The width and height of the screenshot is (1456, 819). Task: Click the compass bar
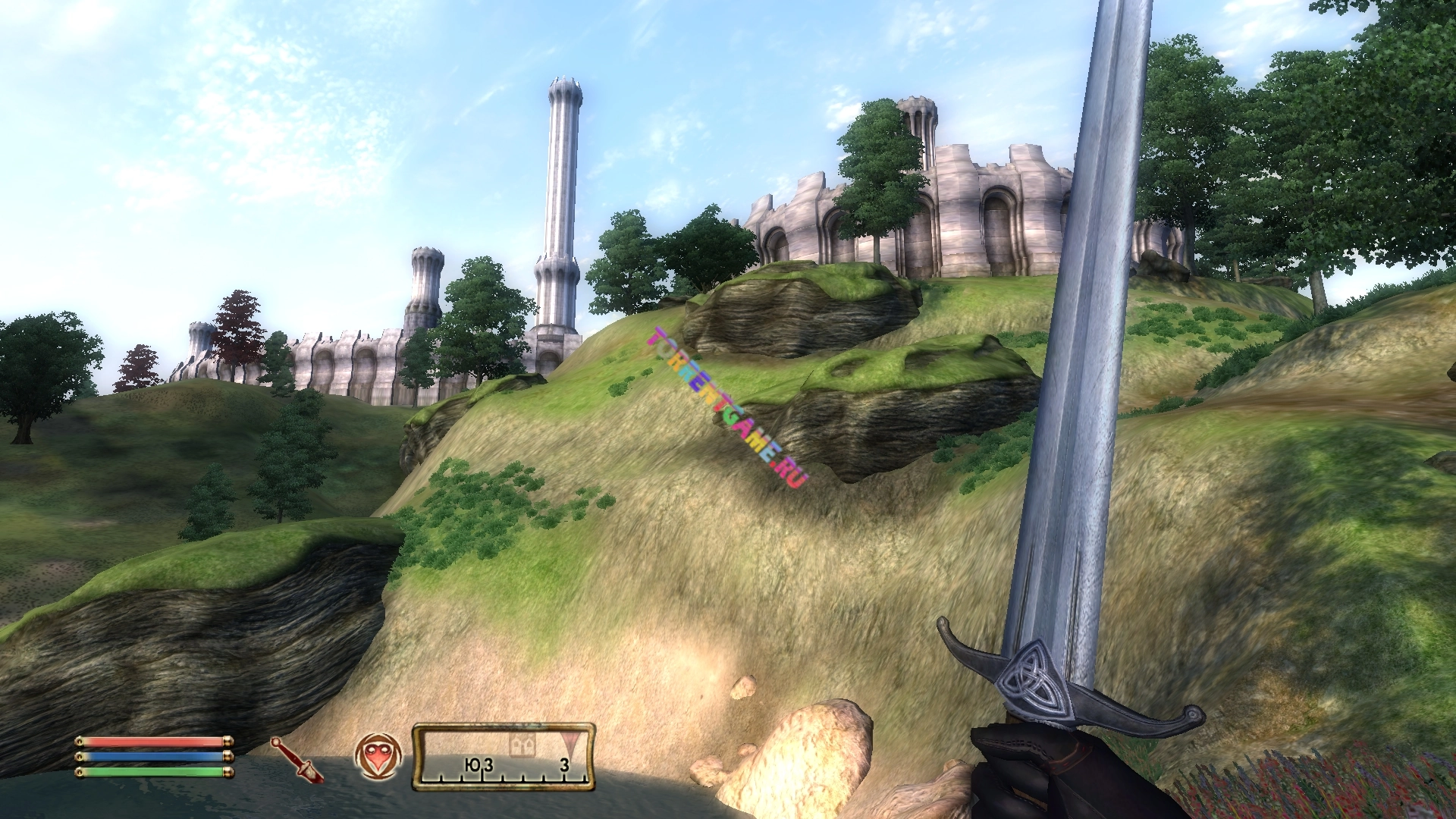point(504,757)
